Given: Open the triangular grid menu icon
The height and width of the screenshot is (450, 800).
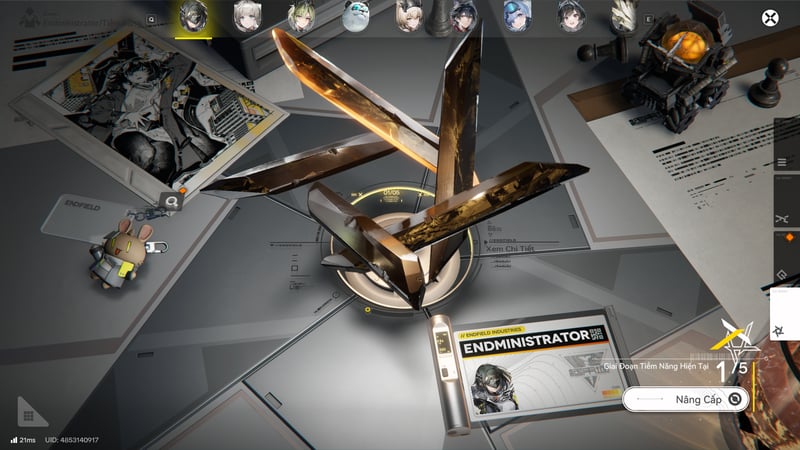Looking at the screenshot, I should [30, 413].
